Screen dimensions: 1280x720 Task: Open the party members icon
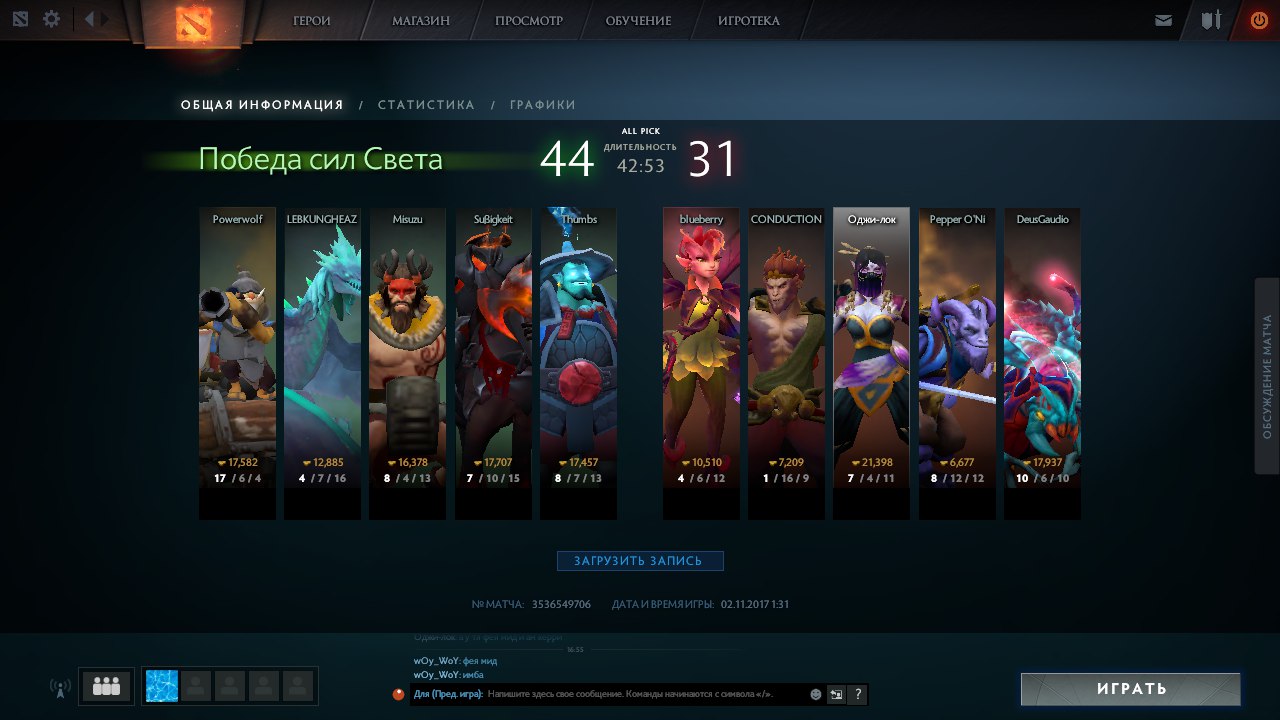point(106,686)
